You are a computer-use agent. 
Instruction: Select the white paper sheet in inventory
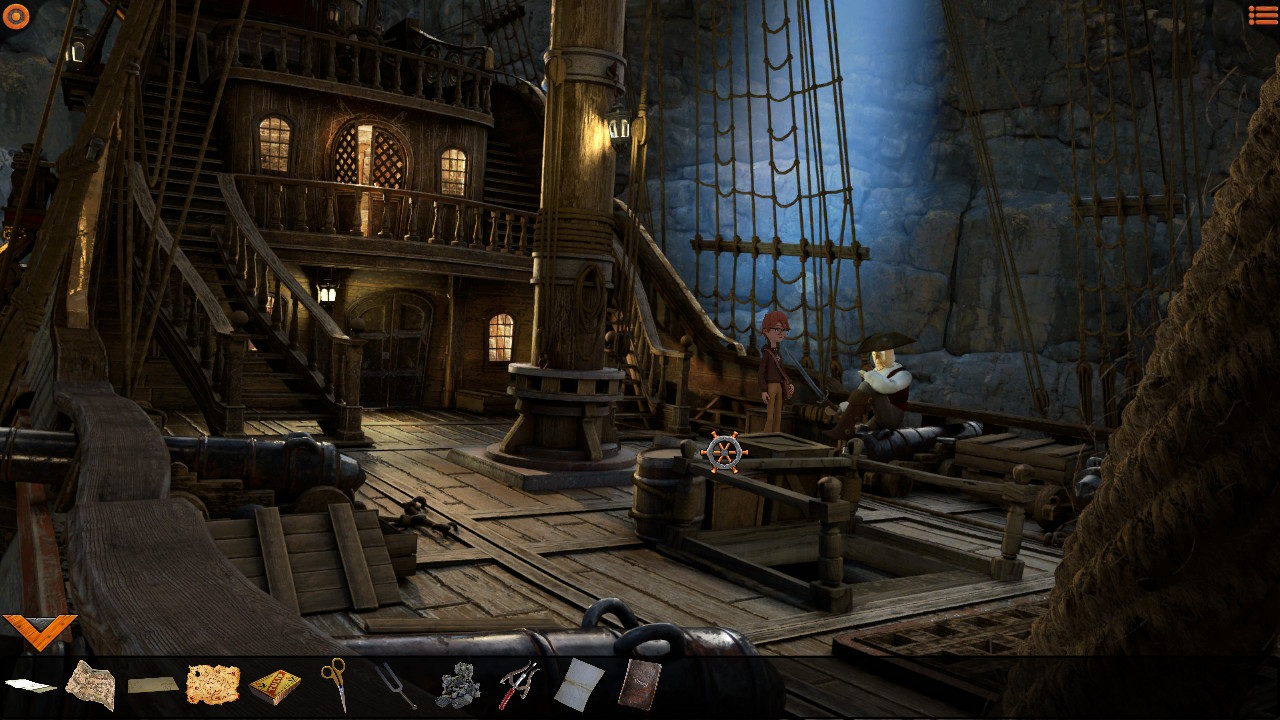click(x=30, y=685)
